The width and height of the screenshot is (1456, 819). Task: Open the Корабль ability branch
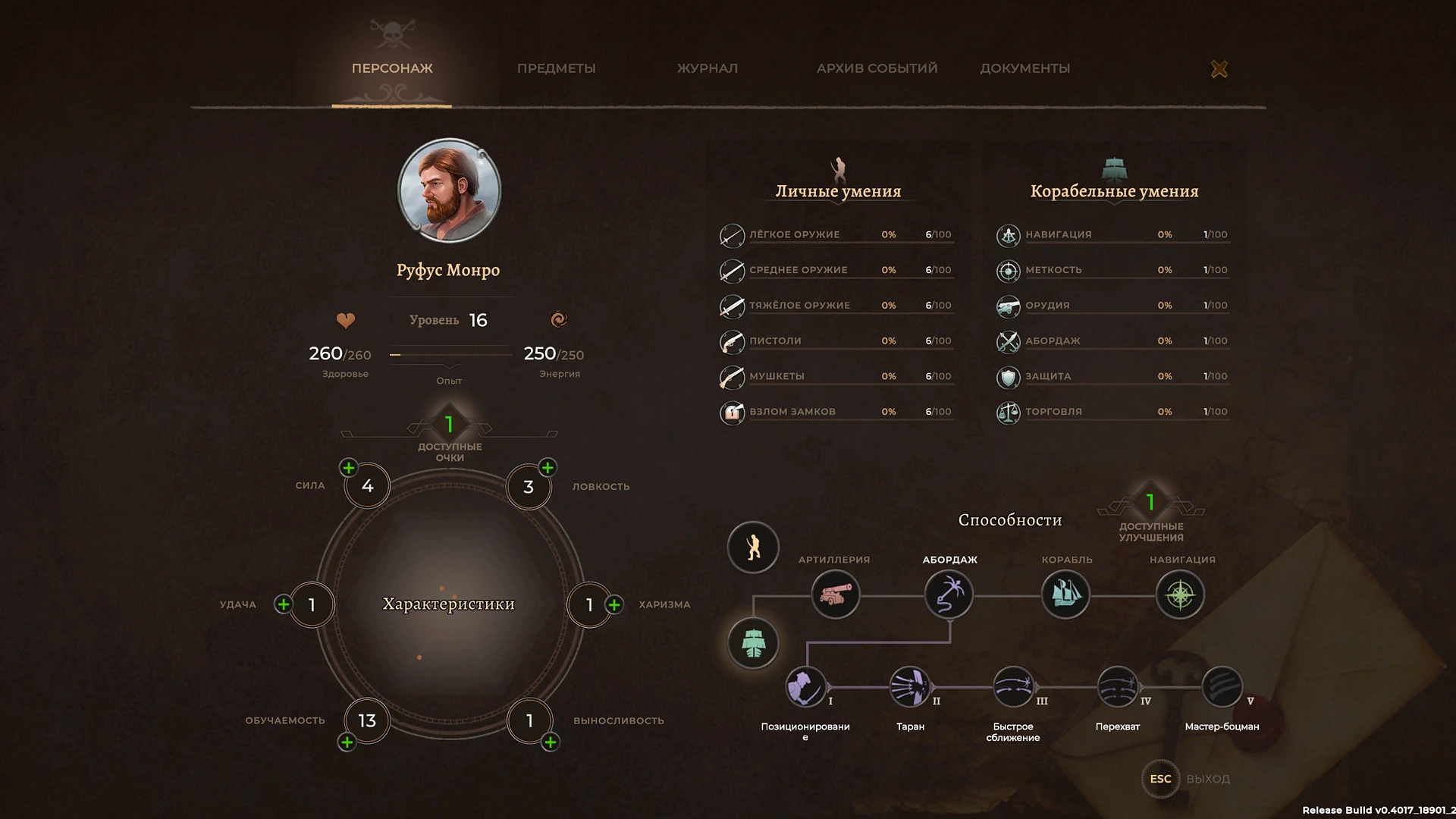pos(1065,595)
